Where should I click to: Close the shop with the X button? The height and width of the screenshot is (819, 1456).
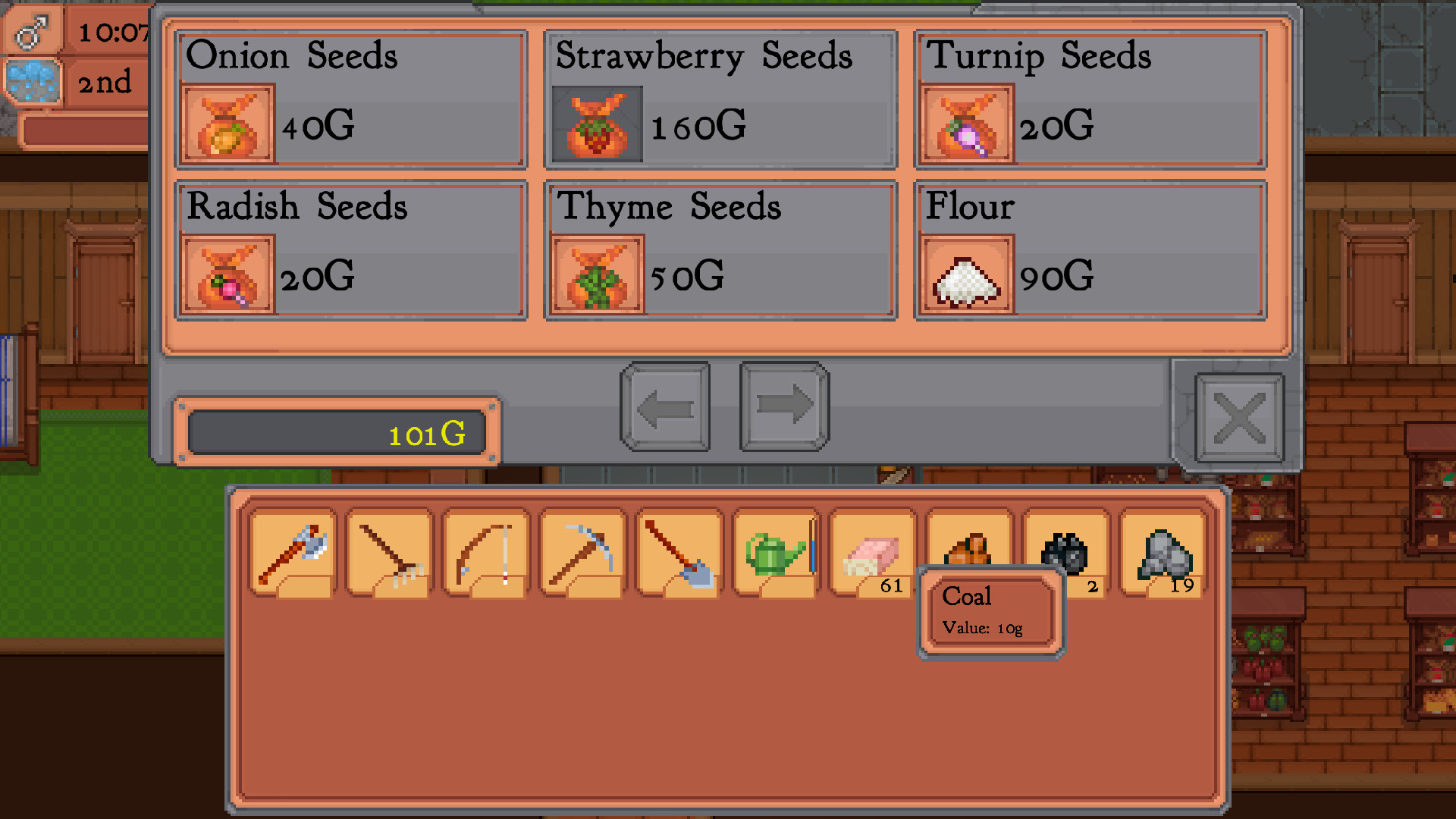(x=1241, y=418)
